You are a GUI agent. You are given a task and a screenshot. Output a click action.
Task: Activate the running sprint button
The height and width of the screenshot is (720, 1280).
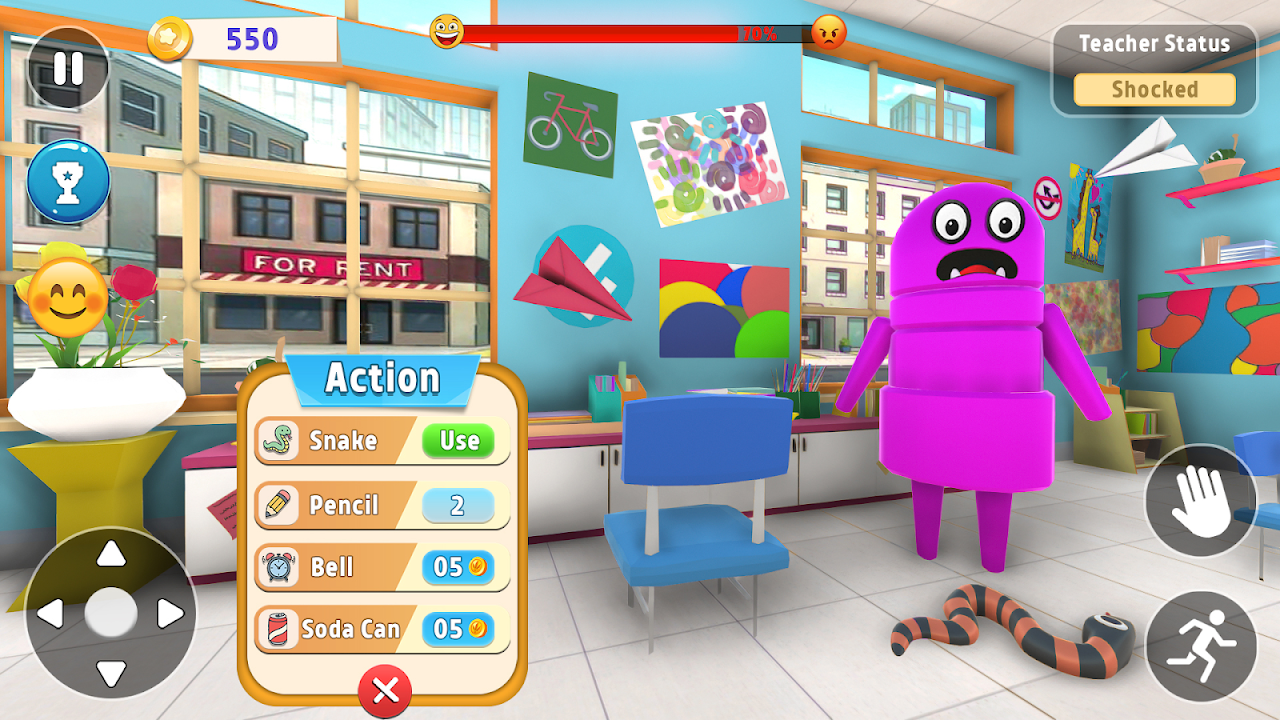tap(1200, 645)
